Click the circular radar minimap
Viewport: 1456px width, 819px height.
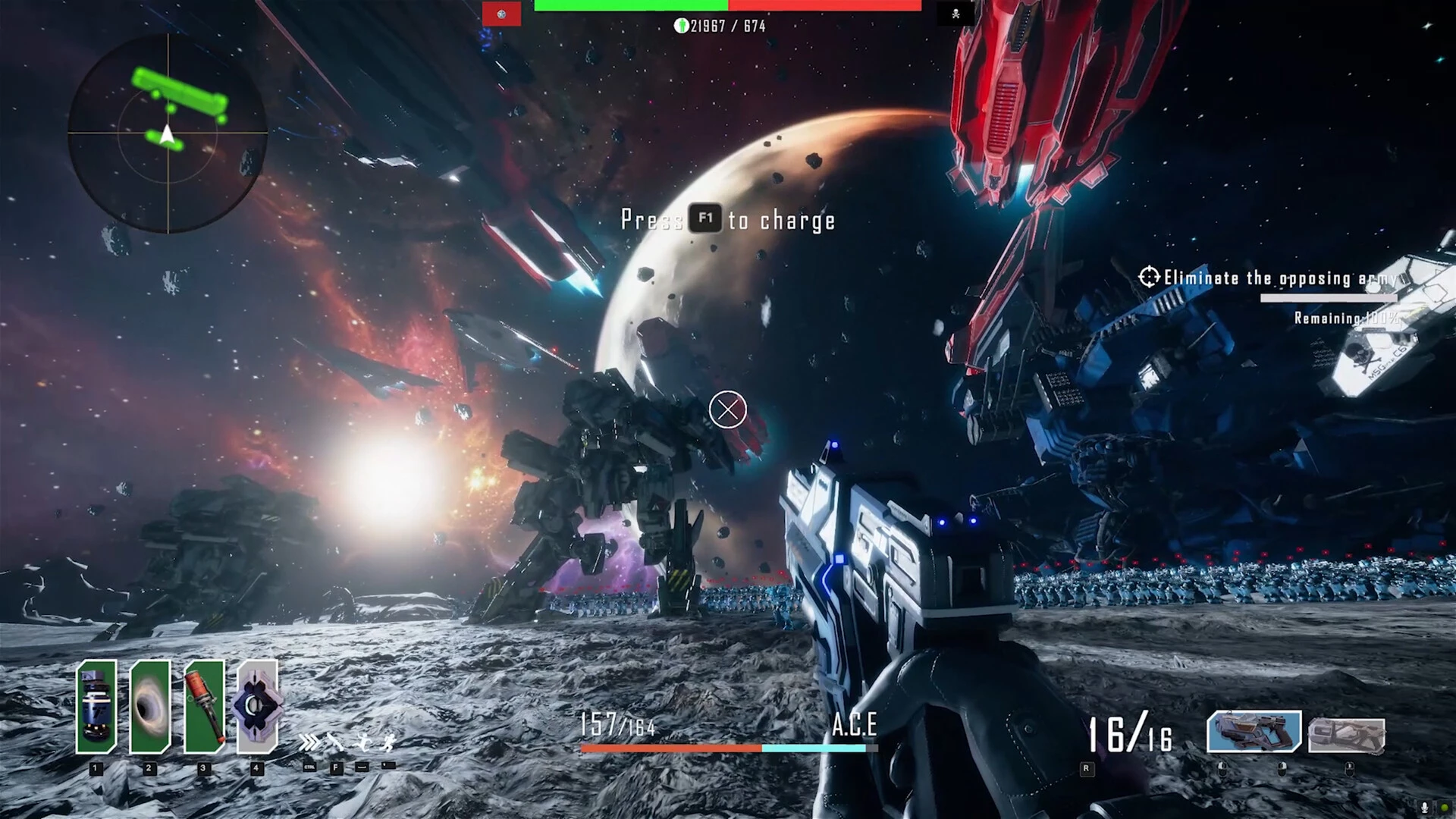(168, 133)
